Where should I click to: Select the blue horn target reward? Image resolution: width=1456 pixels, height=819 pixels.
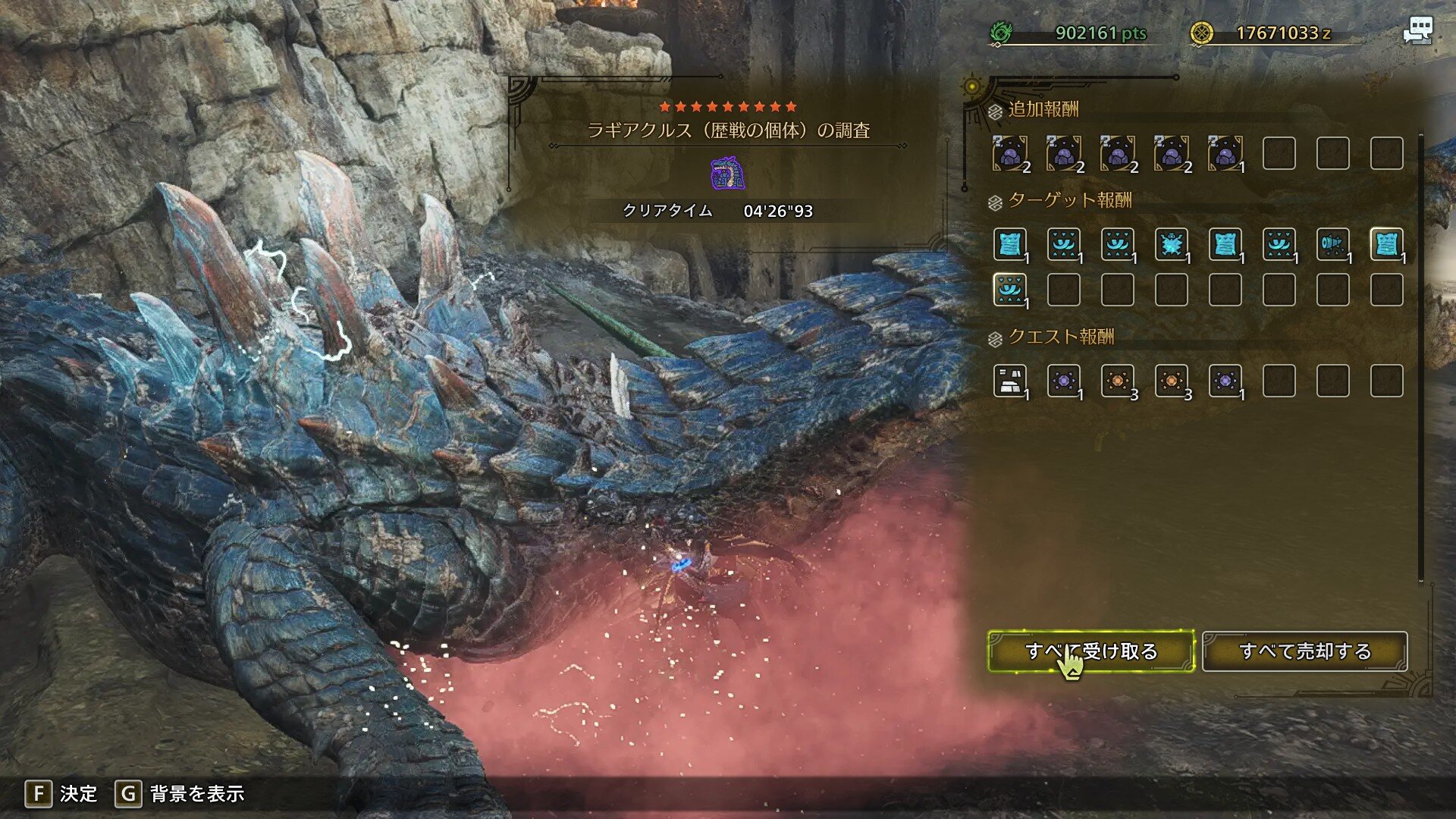coord(1332,244)
